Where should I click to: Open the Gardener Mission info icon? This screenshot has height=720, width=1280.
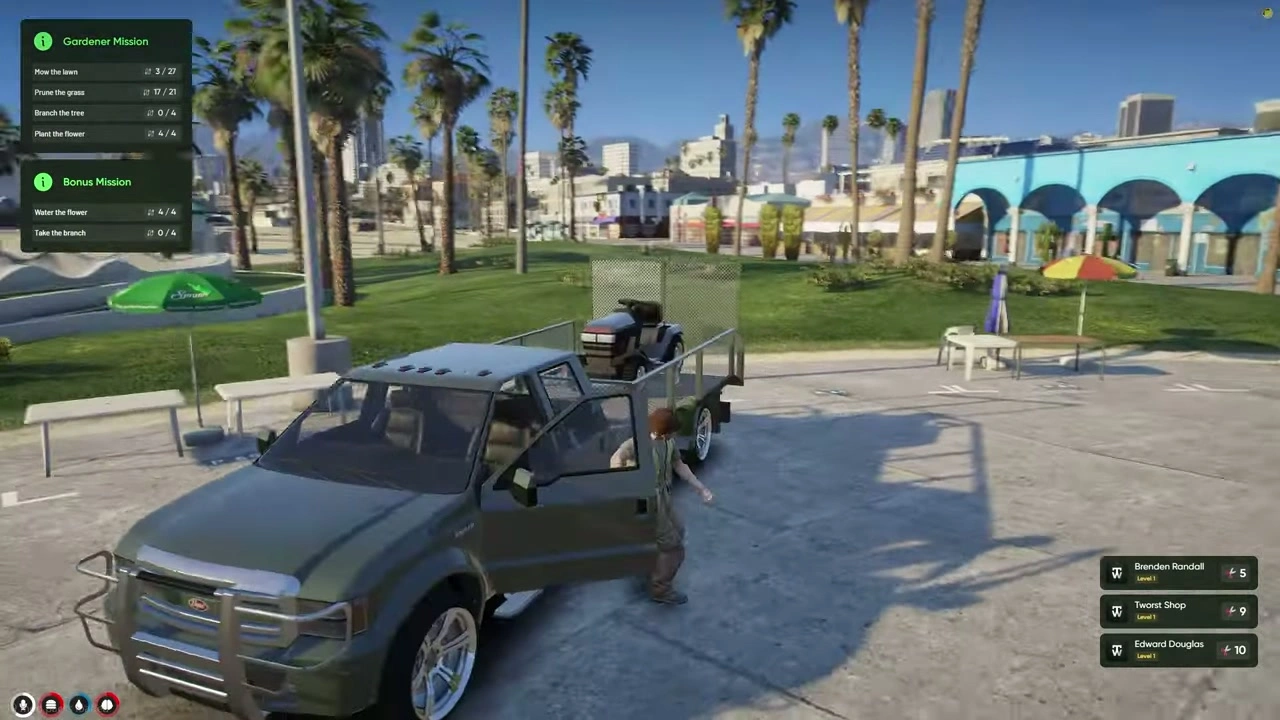(x=43, y=41)
